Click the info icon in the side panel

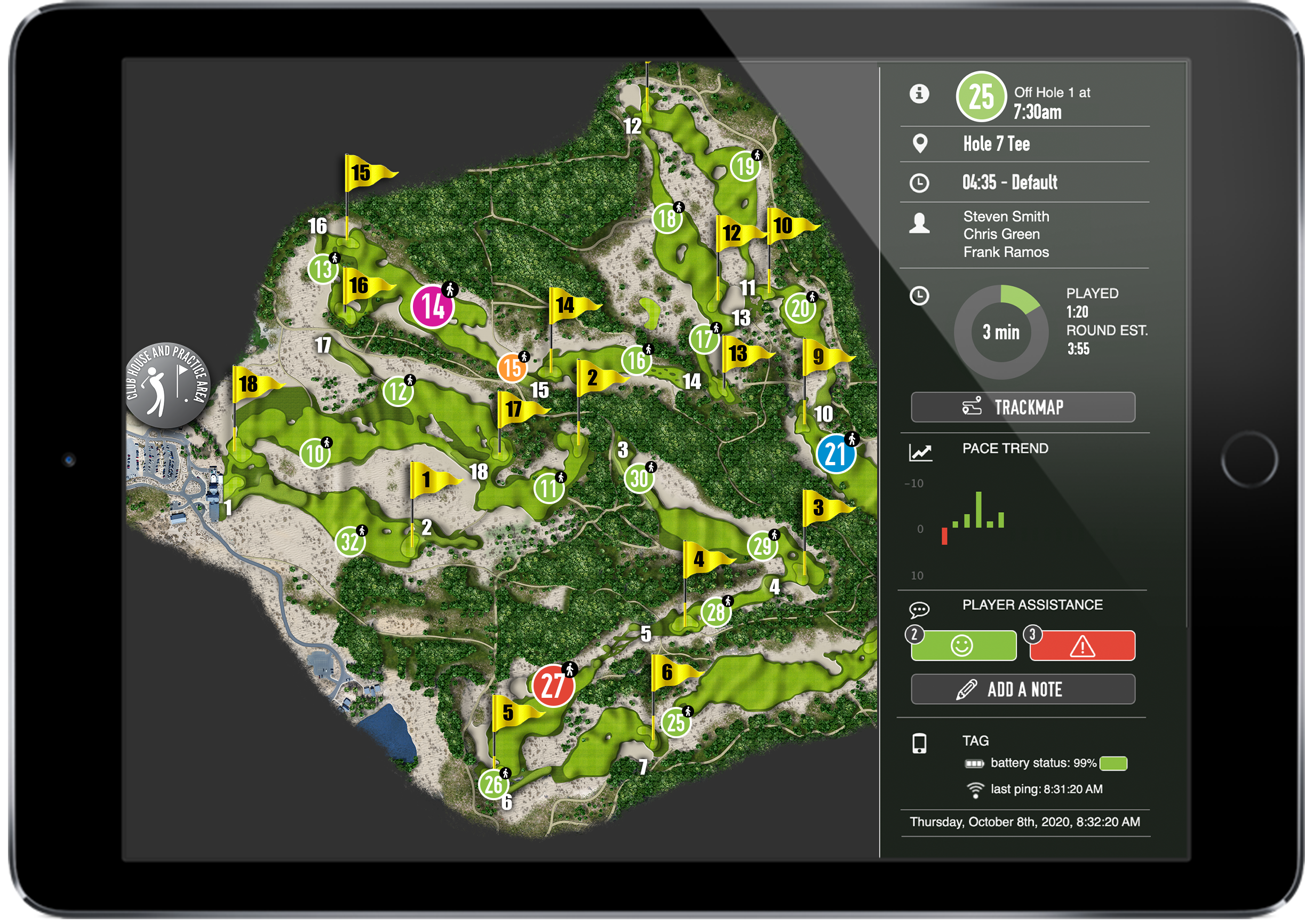pyautogui.click(x=919, y=93)
